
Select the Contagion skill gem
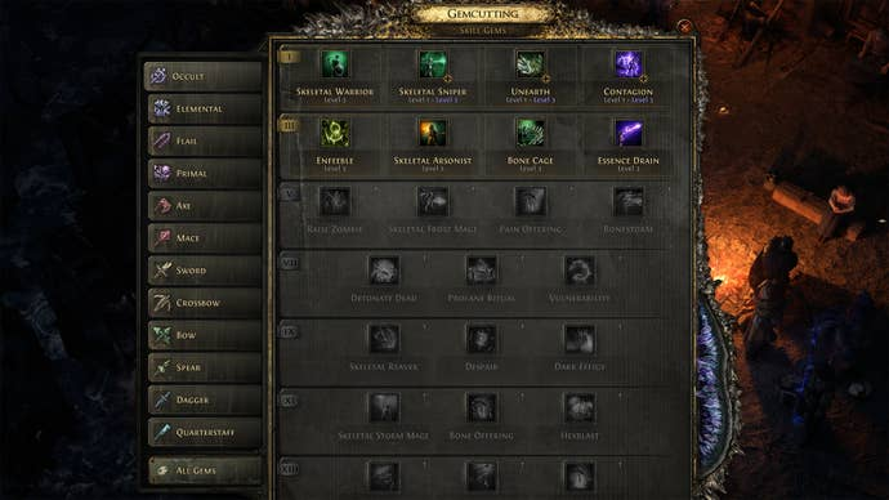[x=628, y=65]
